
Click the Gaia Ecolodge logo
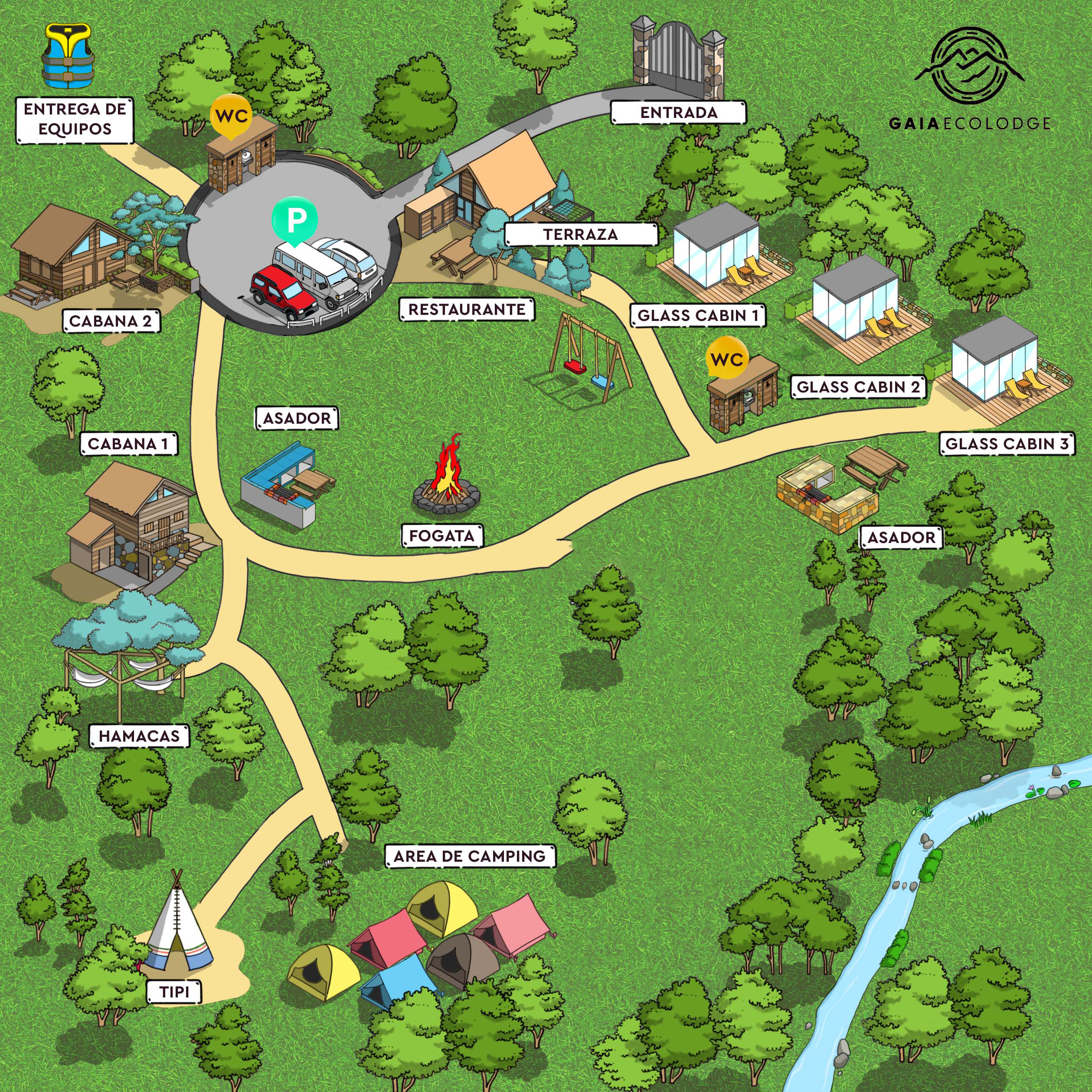click(x=970, y=79)
